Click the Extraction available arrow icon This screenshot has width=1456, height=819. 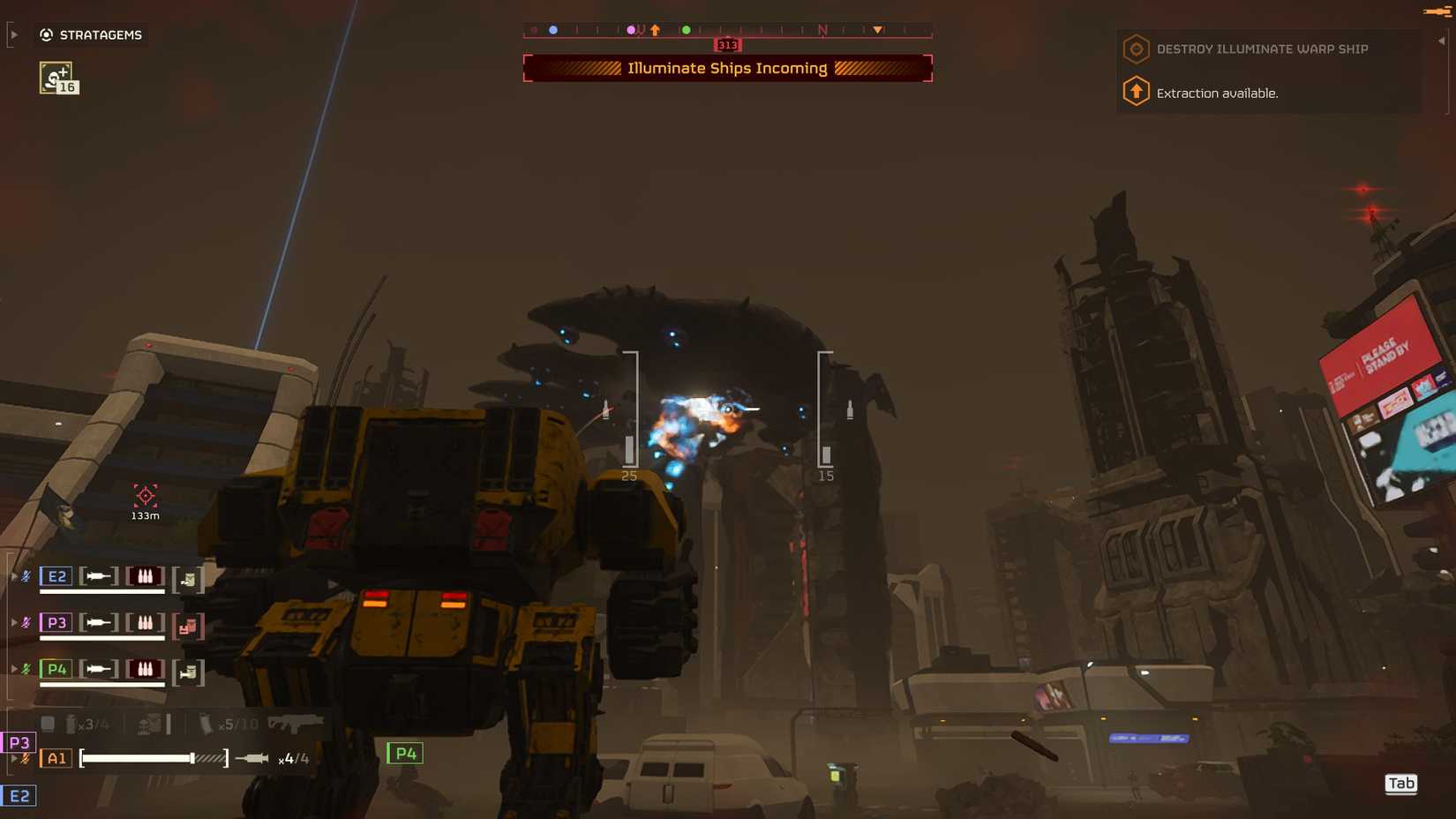(x=1135, y=91)
